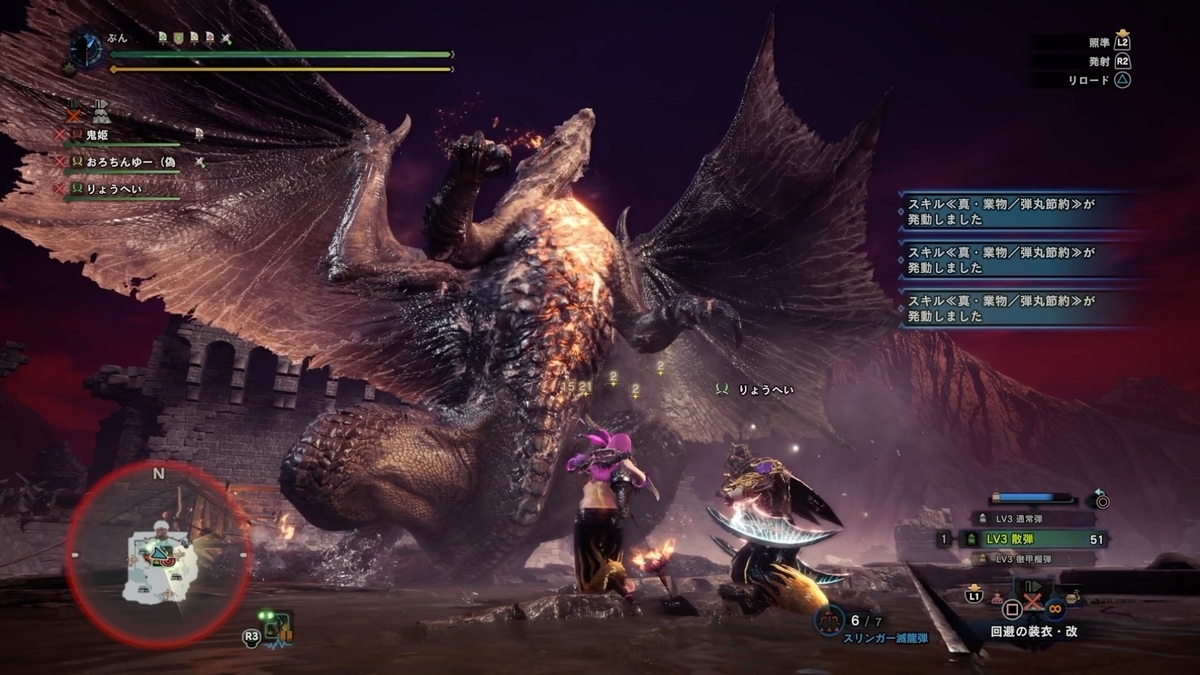Select the yellow pot item in item bar
This screenshot has width=1200, height=675.
1072,598
